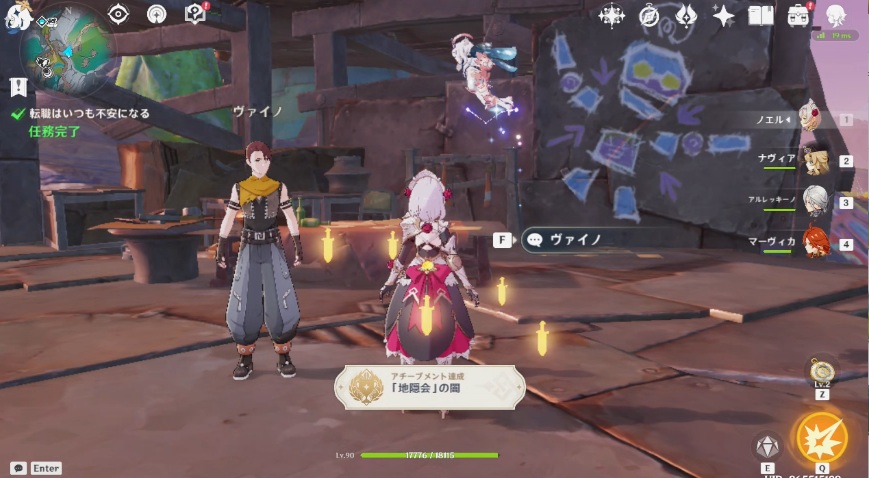Switch to party member アルレッキーノ
Screen dimensions: 869x478
[x=815, y=202]
